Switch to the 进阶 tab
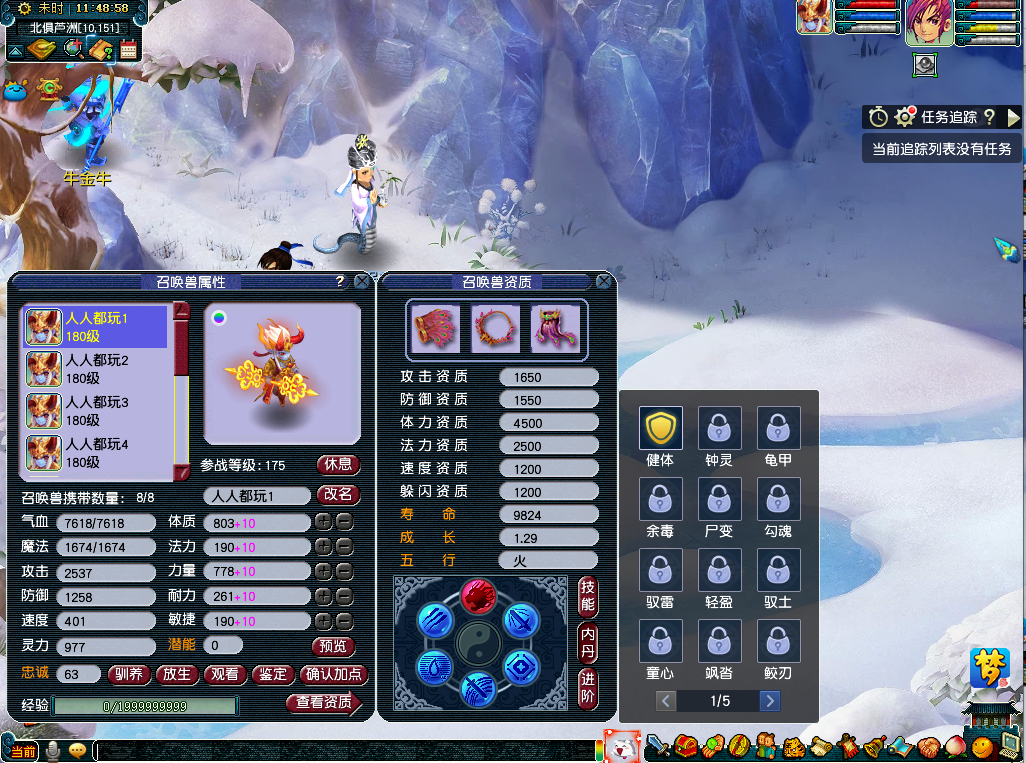Viewport: 1026px width, 763px height. point(589,690)
